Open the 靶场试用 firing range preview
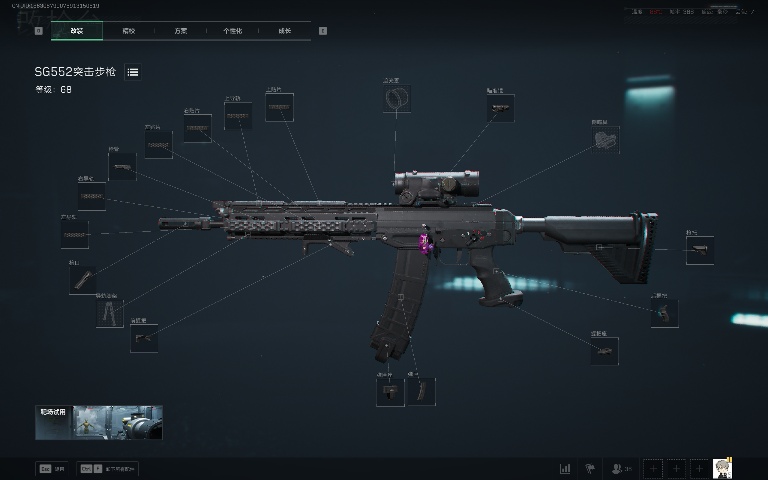This screenshot has height=480, width=768. tap(99, 423)
